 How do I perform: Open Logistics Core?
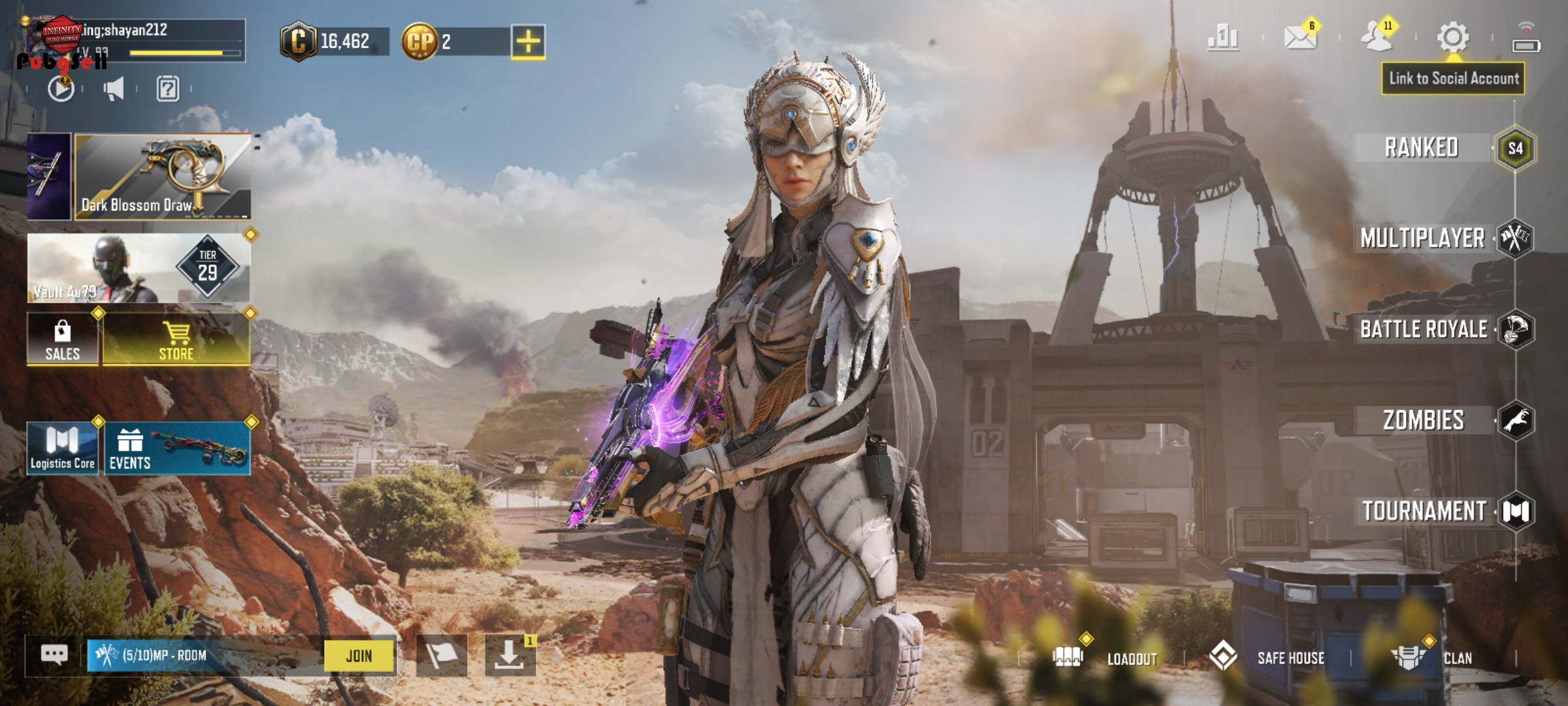pyautogui.click(x=63, y=448)
